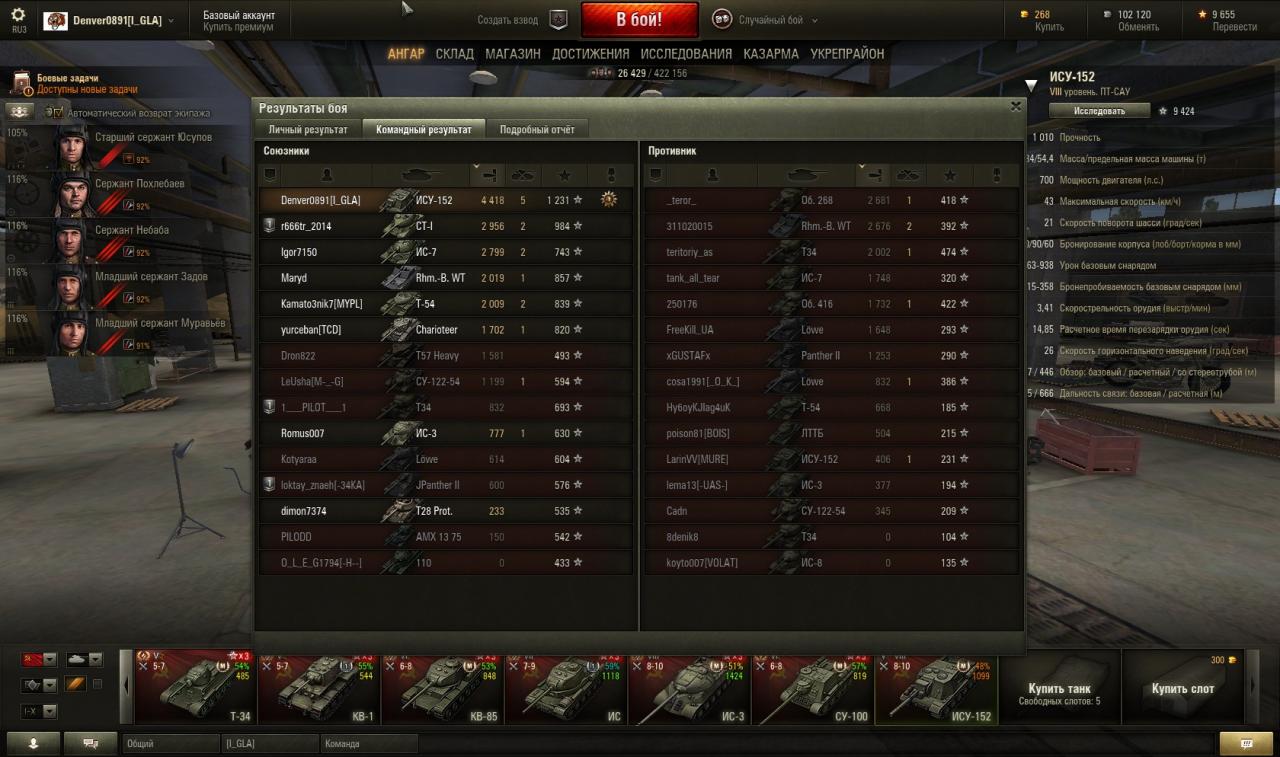
Task: Select player Igor7150 in the allies list
Action: 299,252
